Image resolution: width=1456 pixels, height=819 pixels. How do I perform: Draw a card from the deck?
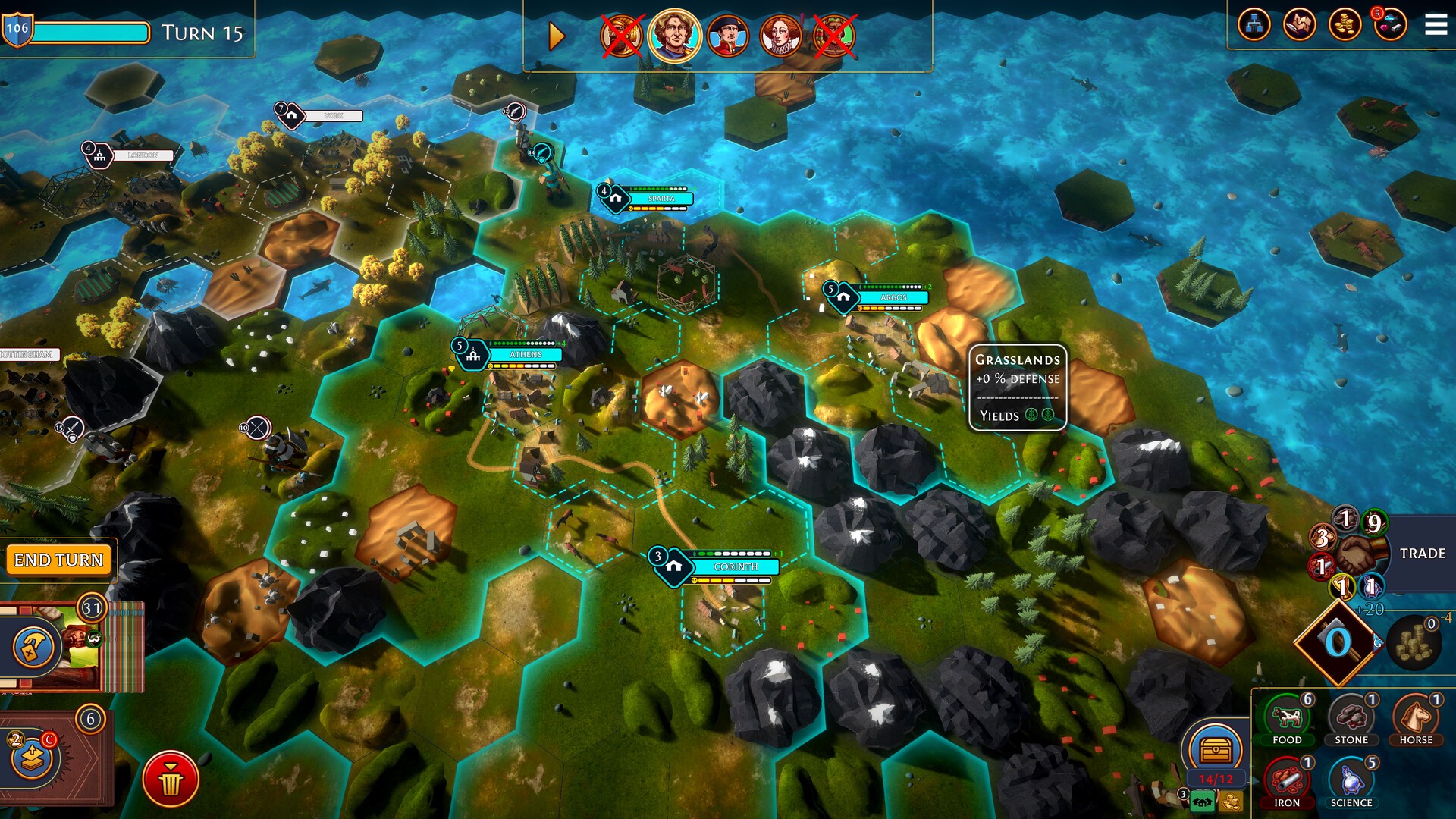pyautogui.click(x=33, y=755)
